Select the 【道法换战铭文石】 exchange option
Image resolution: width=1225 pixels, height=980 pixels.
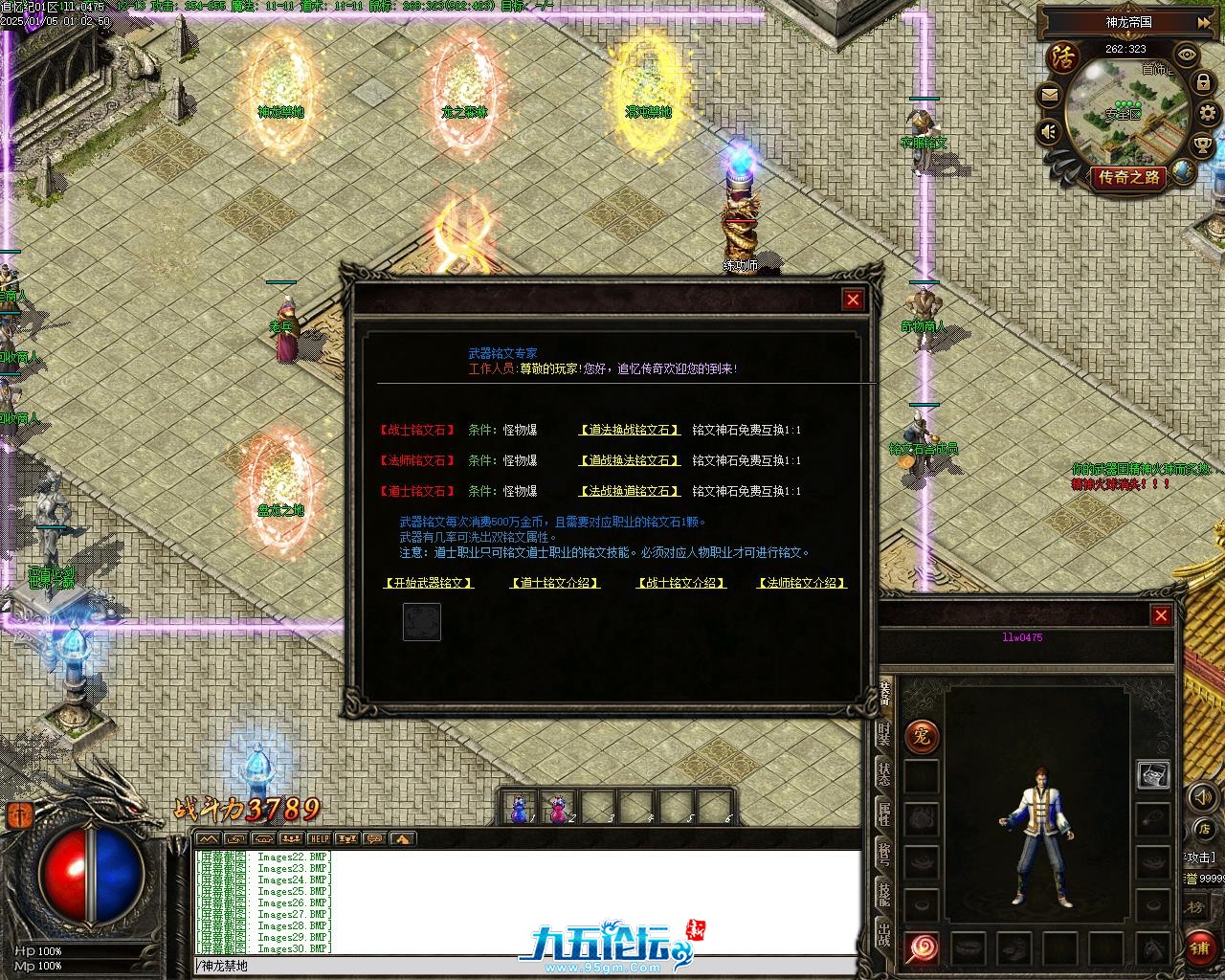(630, 430)
